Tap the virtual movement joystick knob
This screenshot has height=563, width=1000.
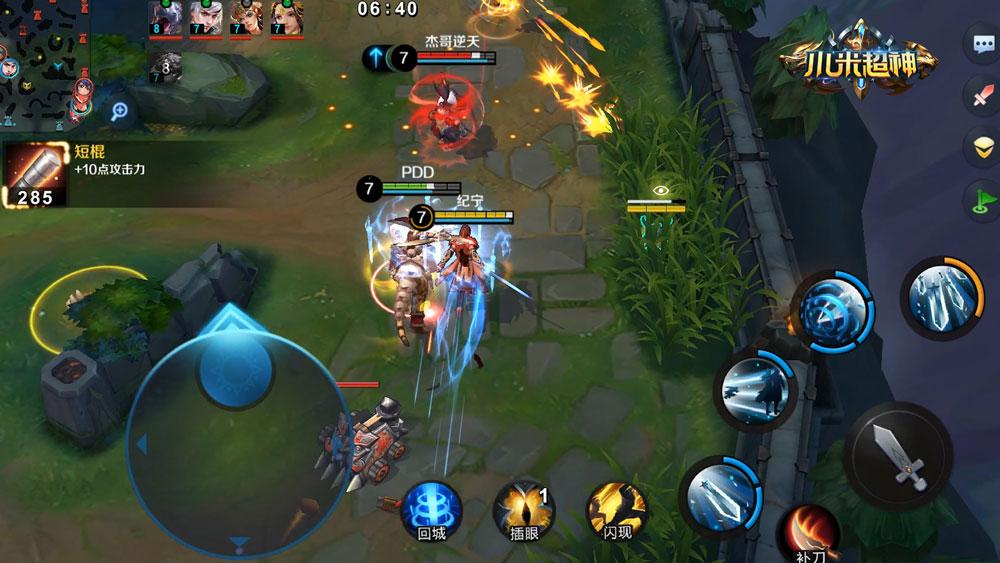coord(237,364)
